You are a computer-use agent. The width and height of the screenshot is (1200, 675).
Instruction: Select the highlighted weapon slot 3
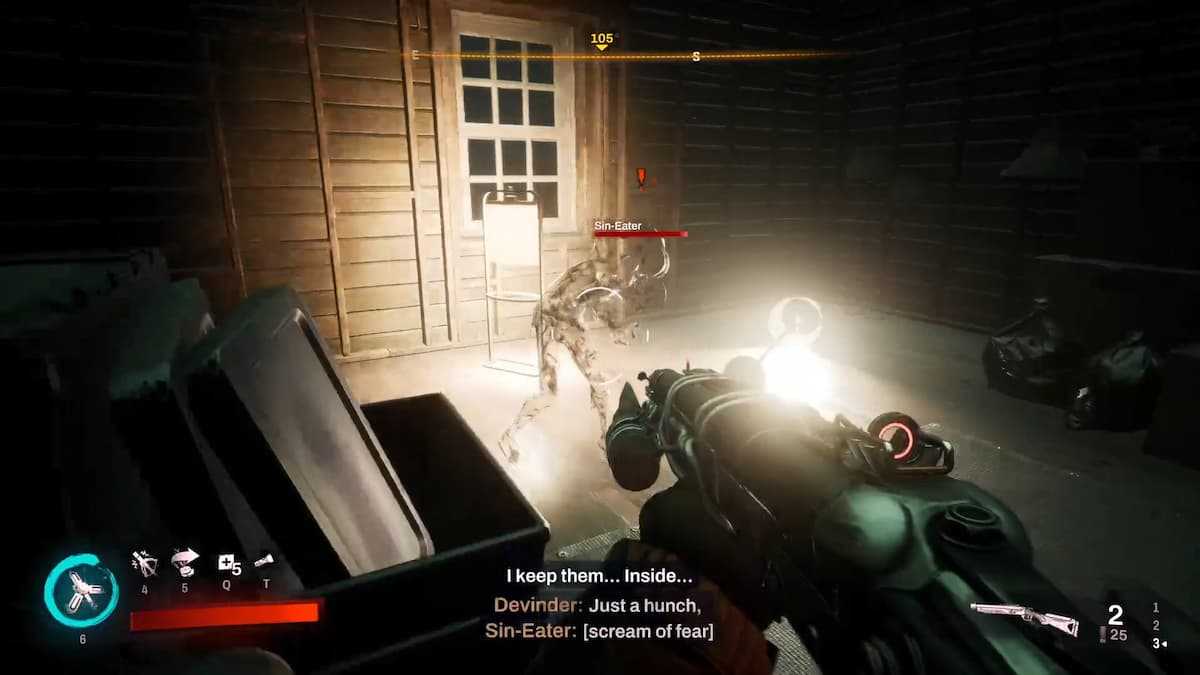[1157, 643]
